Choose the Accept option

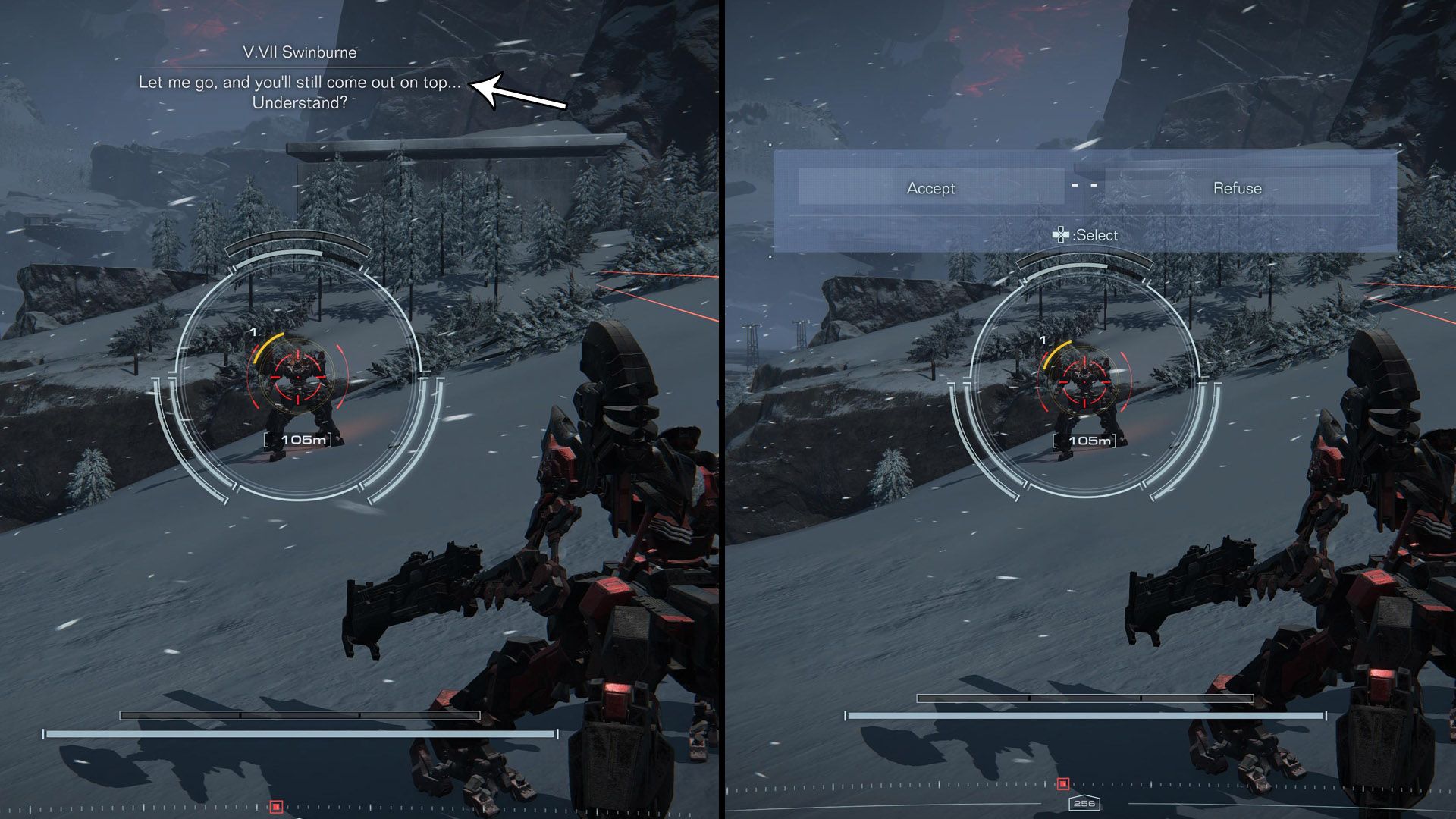(931, 188)
